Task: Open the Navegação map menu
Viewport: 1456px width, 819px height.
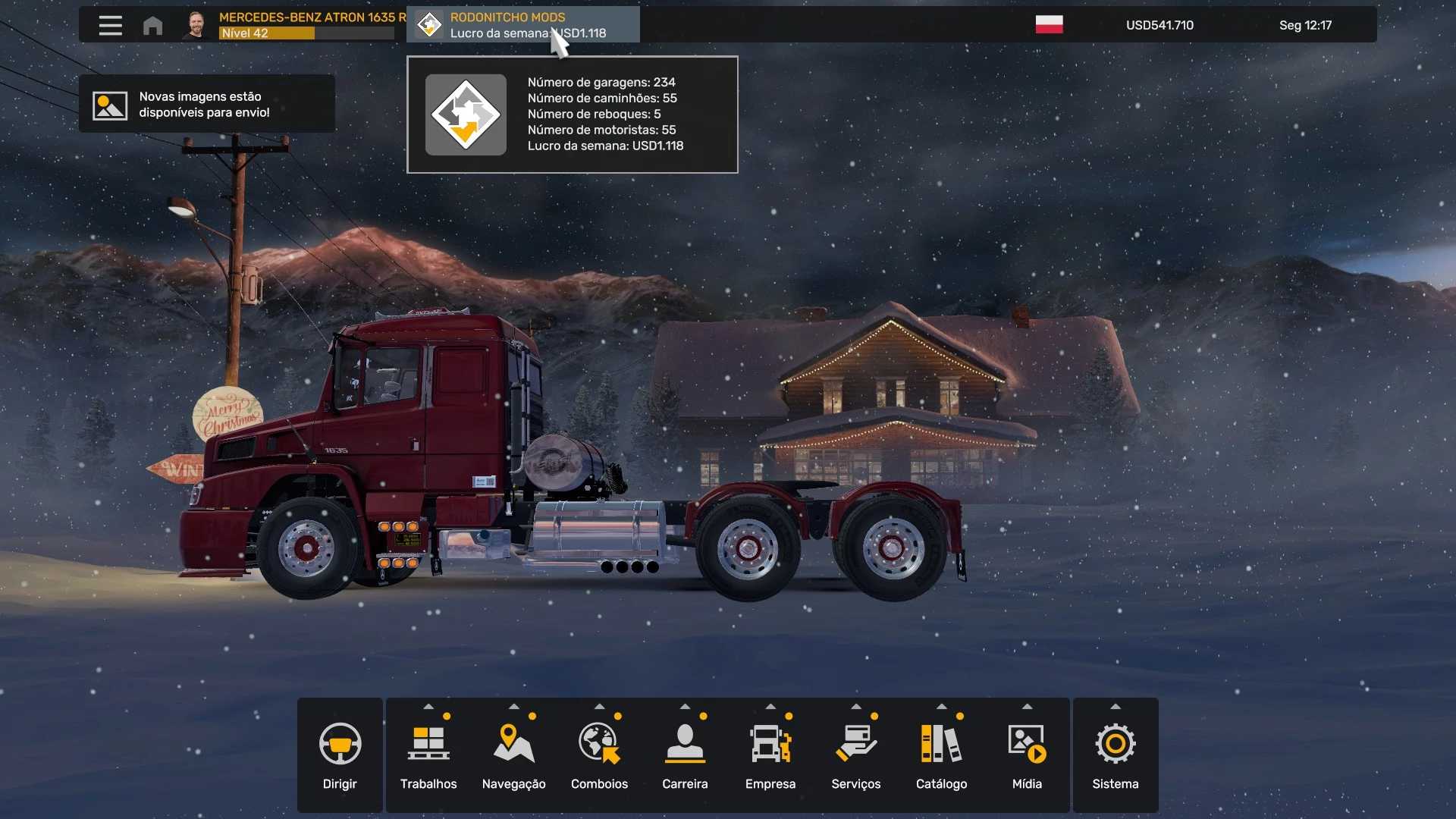Action: [x=513, y=755]
